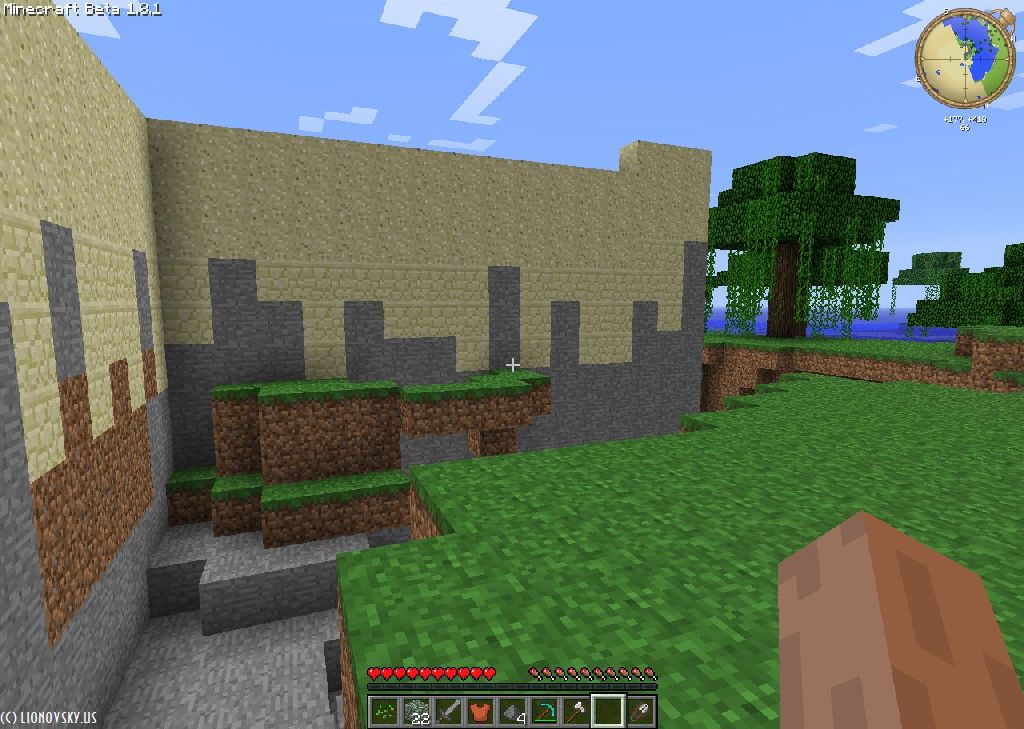Equip the diamond pickaxe from hotbar
The width and height of the screenshot is (1024, 729).
[544, 712]
